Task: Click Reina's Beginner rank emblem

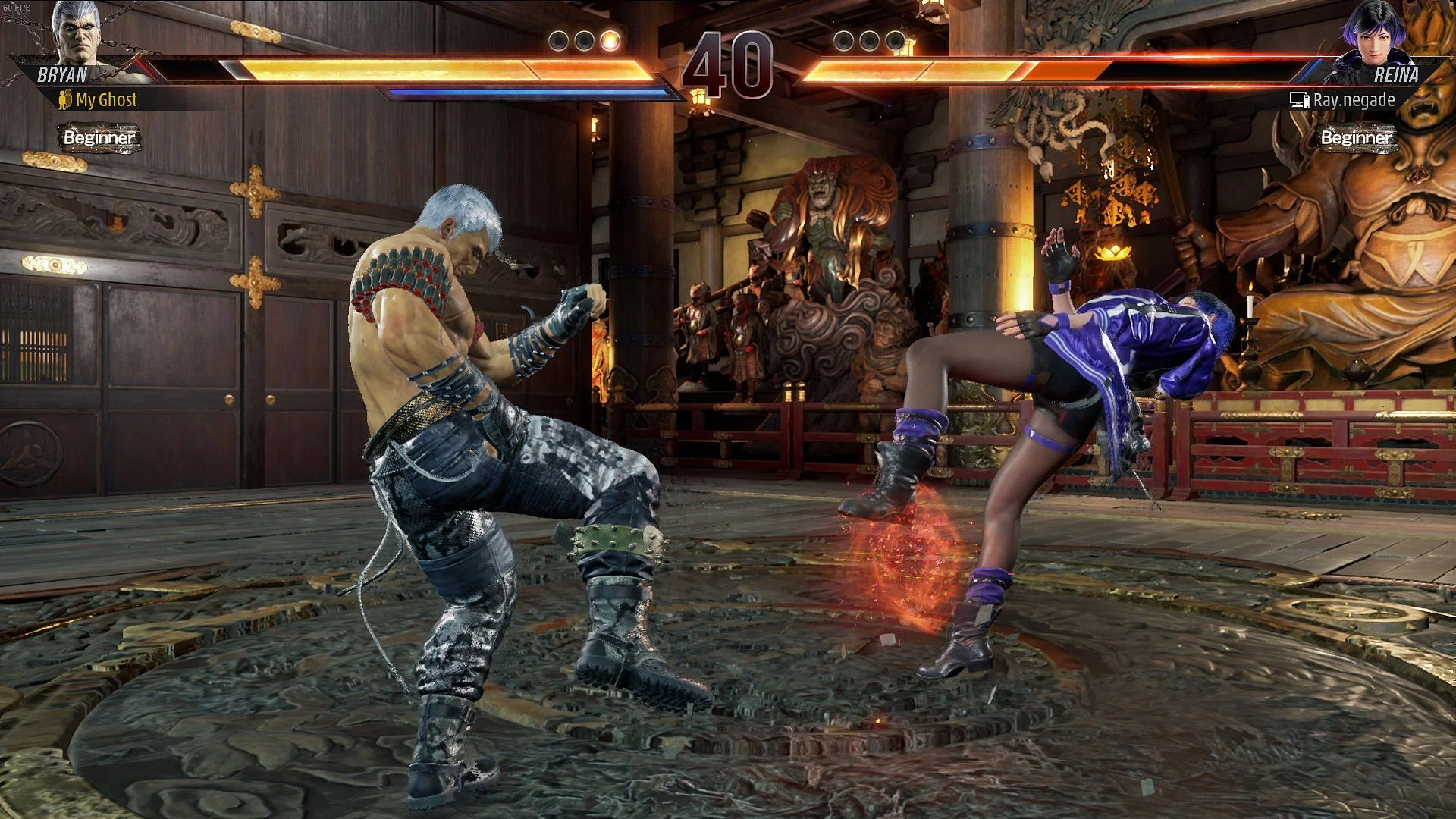Action: point(1355,139)
